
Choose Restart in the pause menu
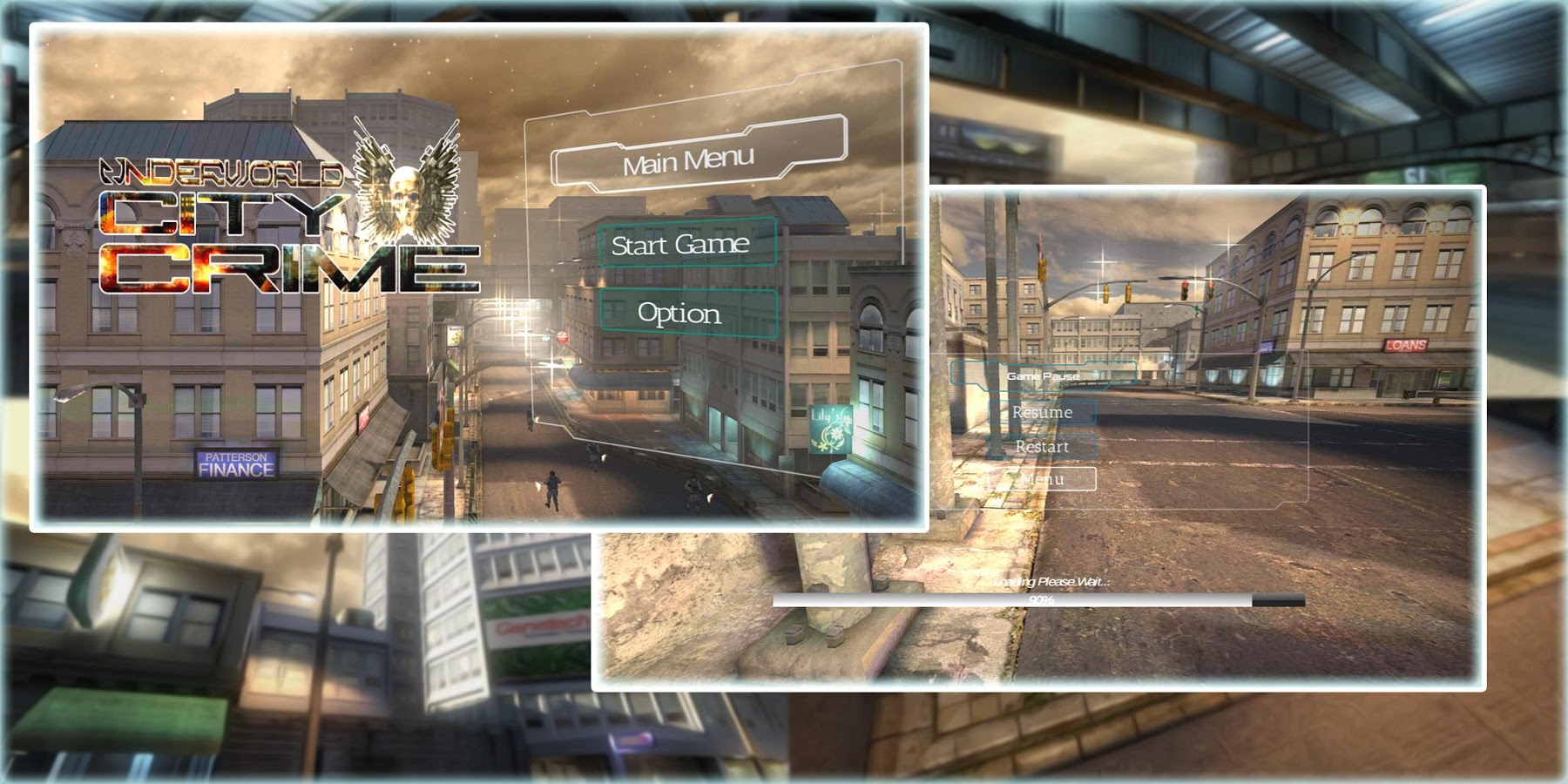click(1042, 447)
